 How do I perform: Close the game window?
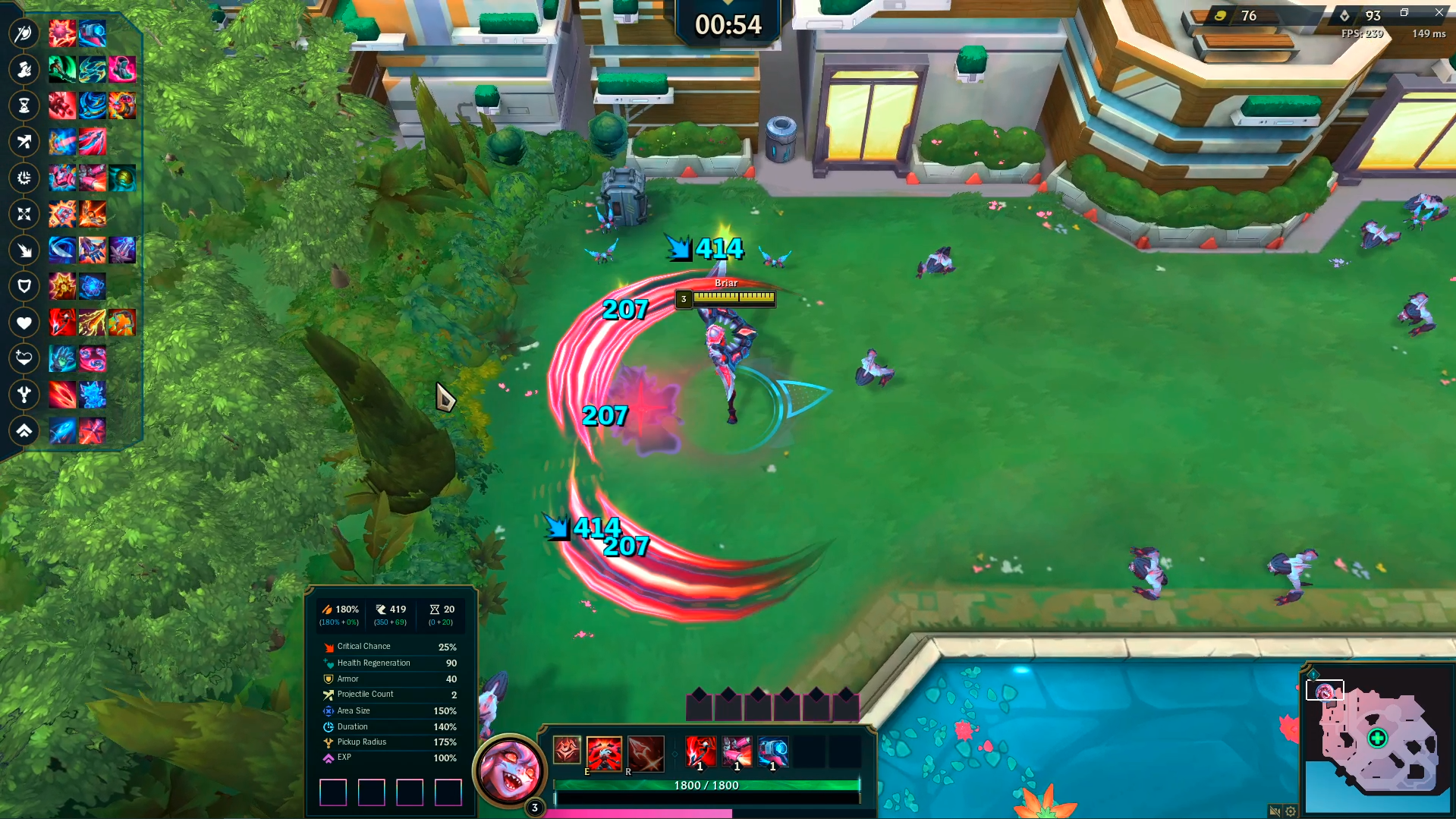[x=1439, y=12]
